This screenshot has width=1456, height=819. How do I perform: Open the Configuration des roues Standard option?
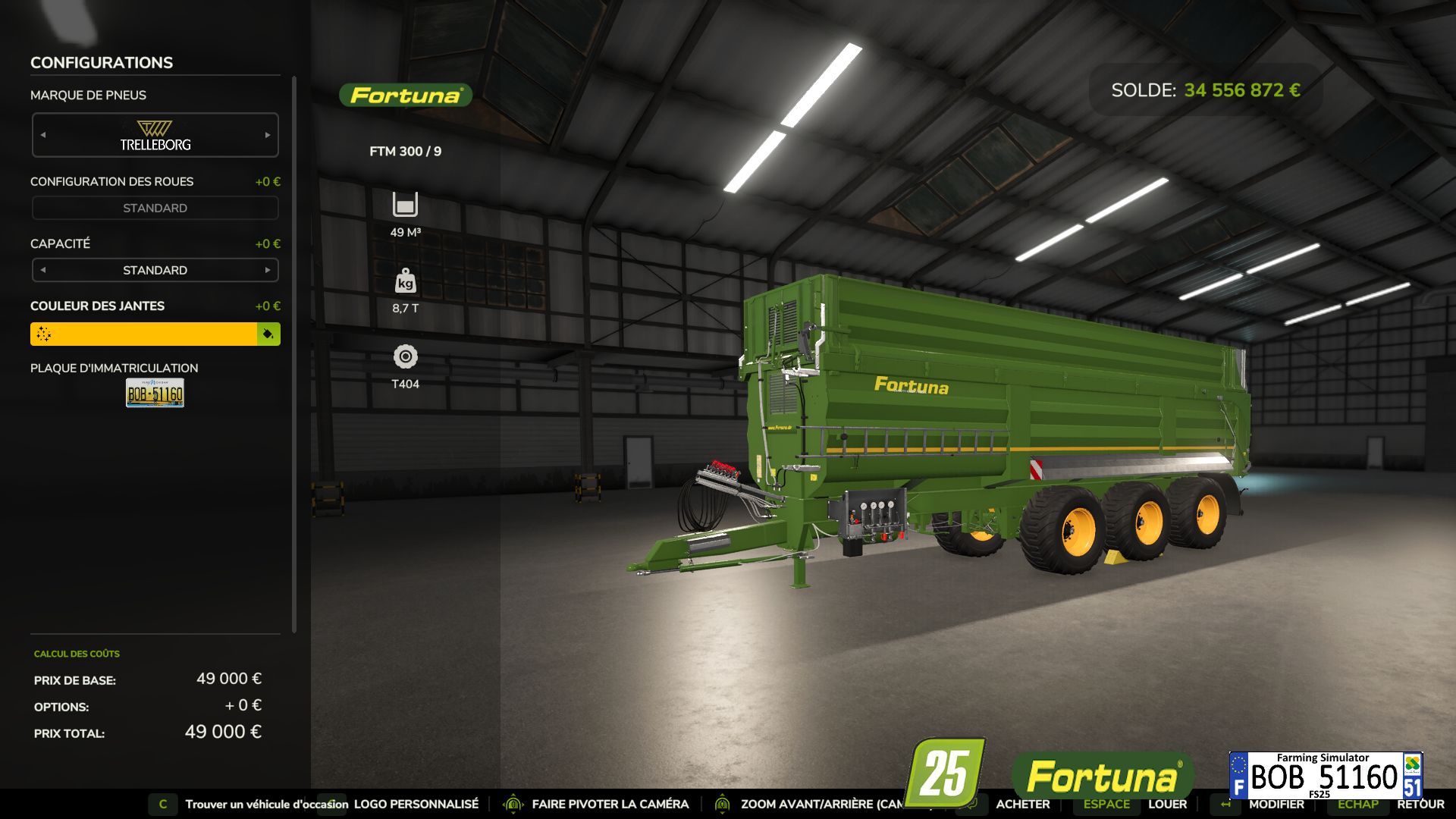click(x=155, y=208)
